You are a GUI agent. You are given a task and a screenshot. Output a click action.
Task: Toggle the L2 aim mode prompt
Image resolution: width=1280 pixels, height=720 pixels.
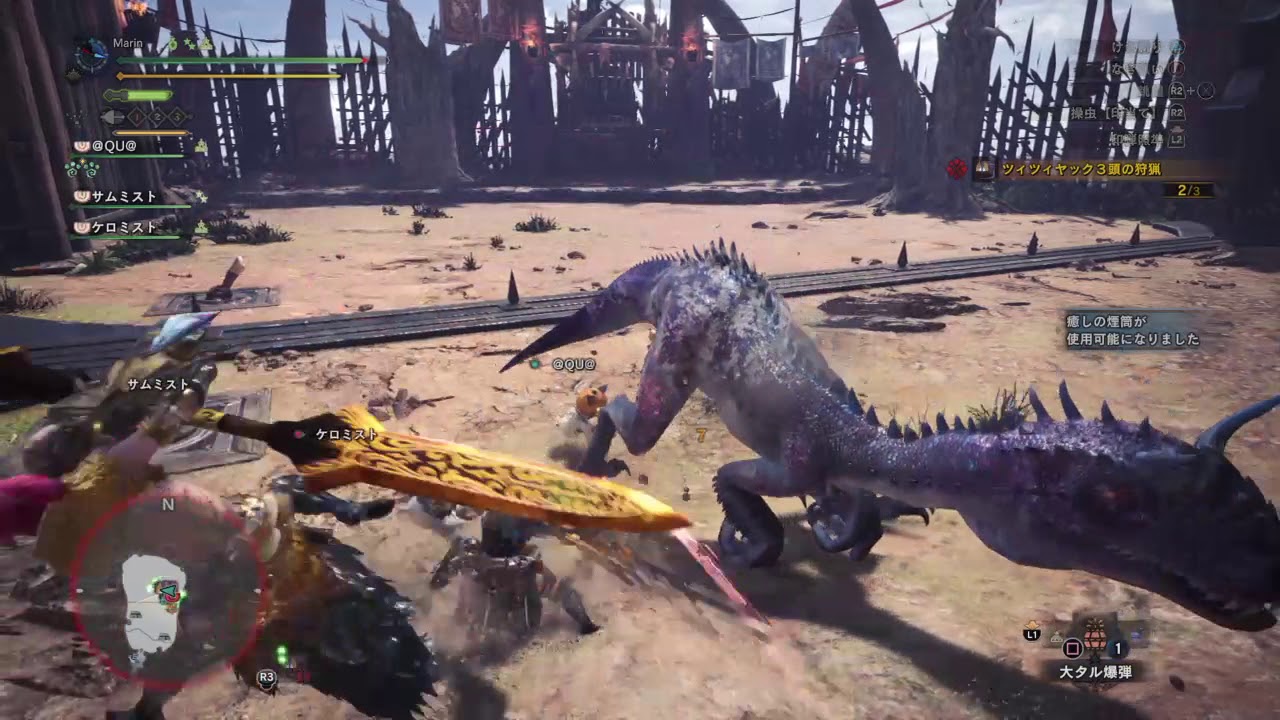tap(1177, 139)
